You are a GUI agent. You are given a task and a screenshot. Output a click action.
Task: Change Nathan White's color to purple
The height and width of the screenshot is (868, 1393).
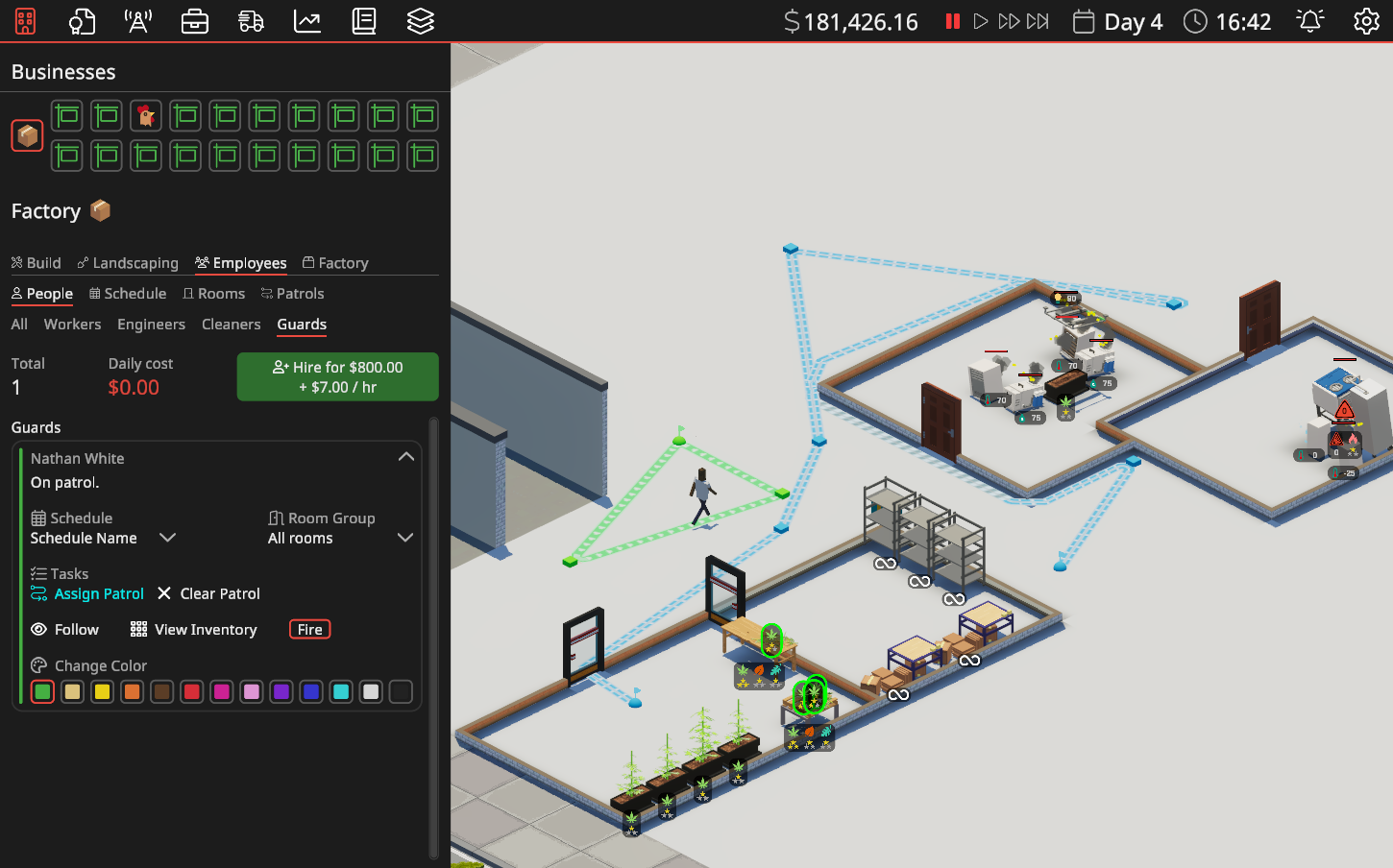tap(281, 691)
